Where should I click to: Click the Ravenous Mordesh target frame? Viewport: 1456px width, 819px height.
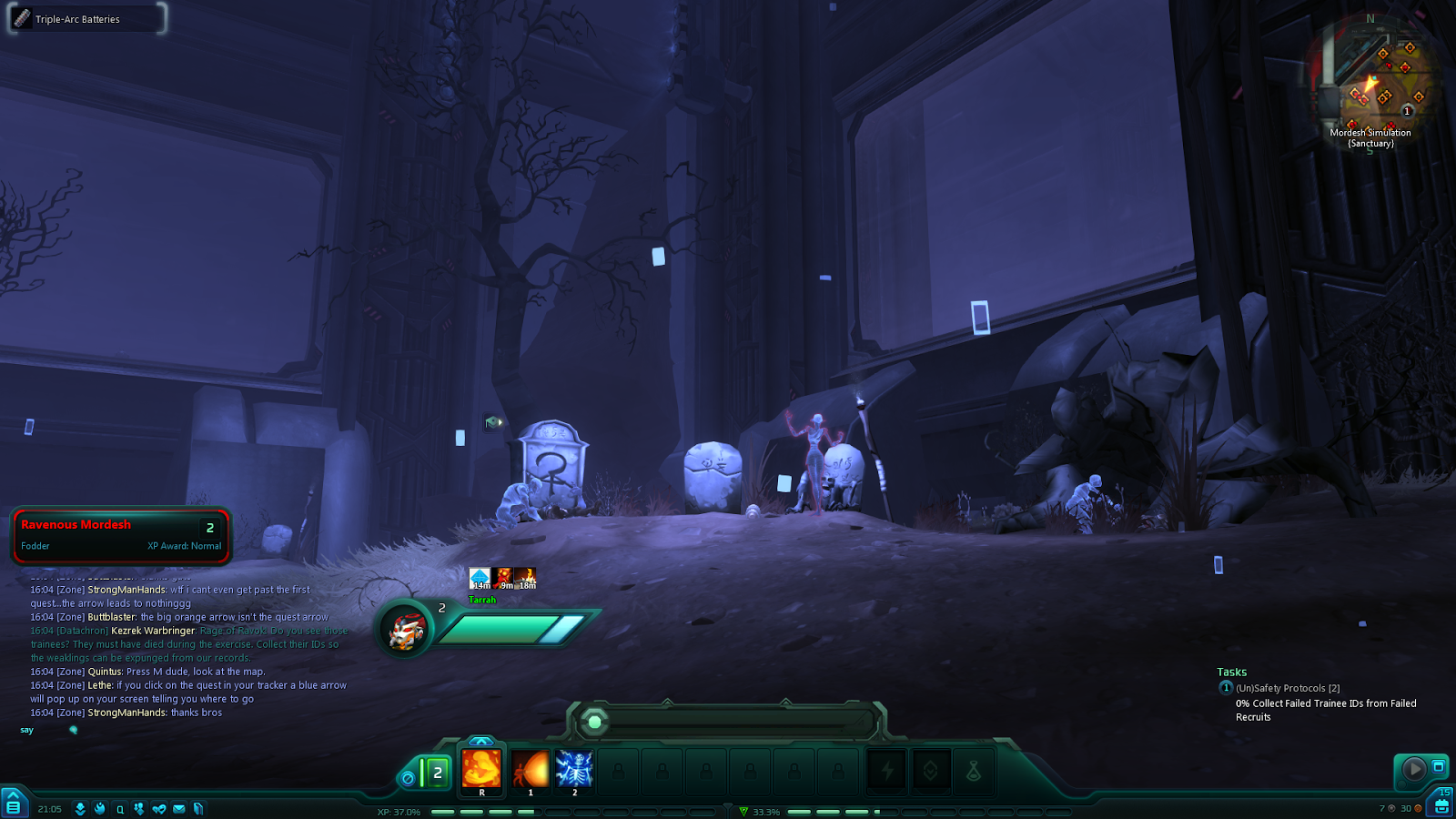click(x=120, y=535)
